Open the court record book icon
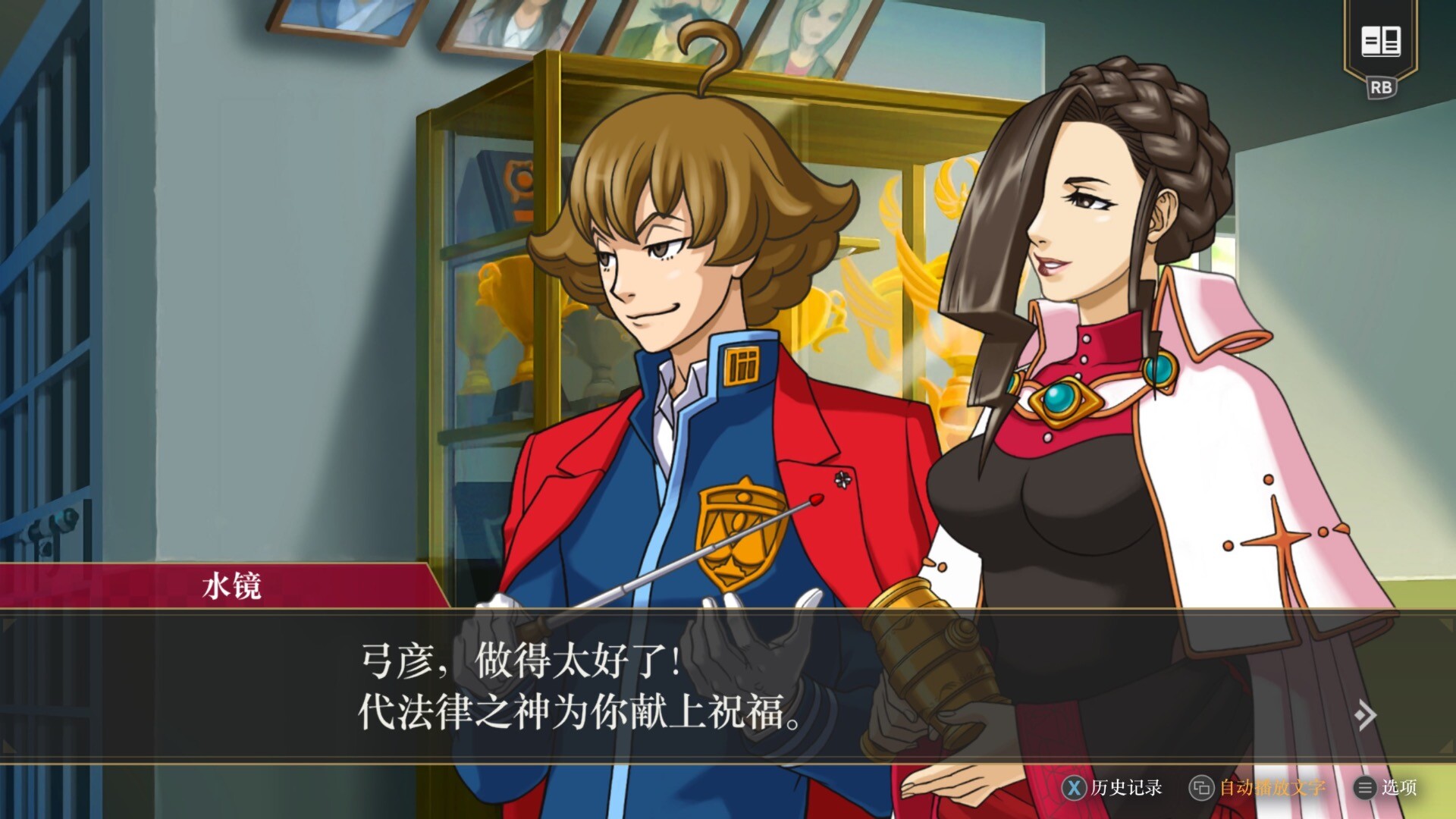The width and height of the screenshot is (1456, 819). (x=1380, y=41)
